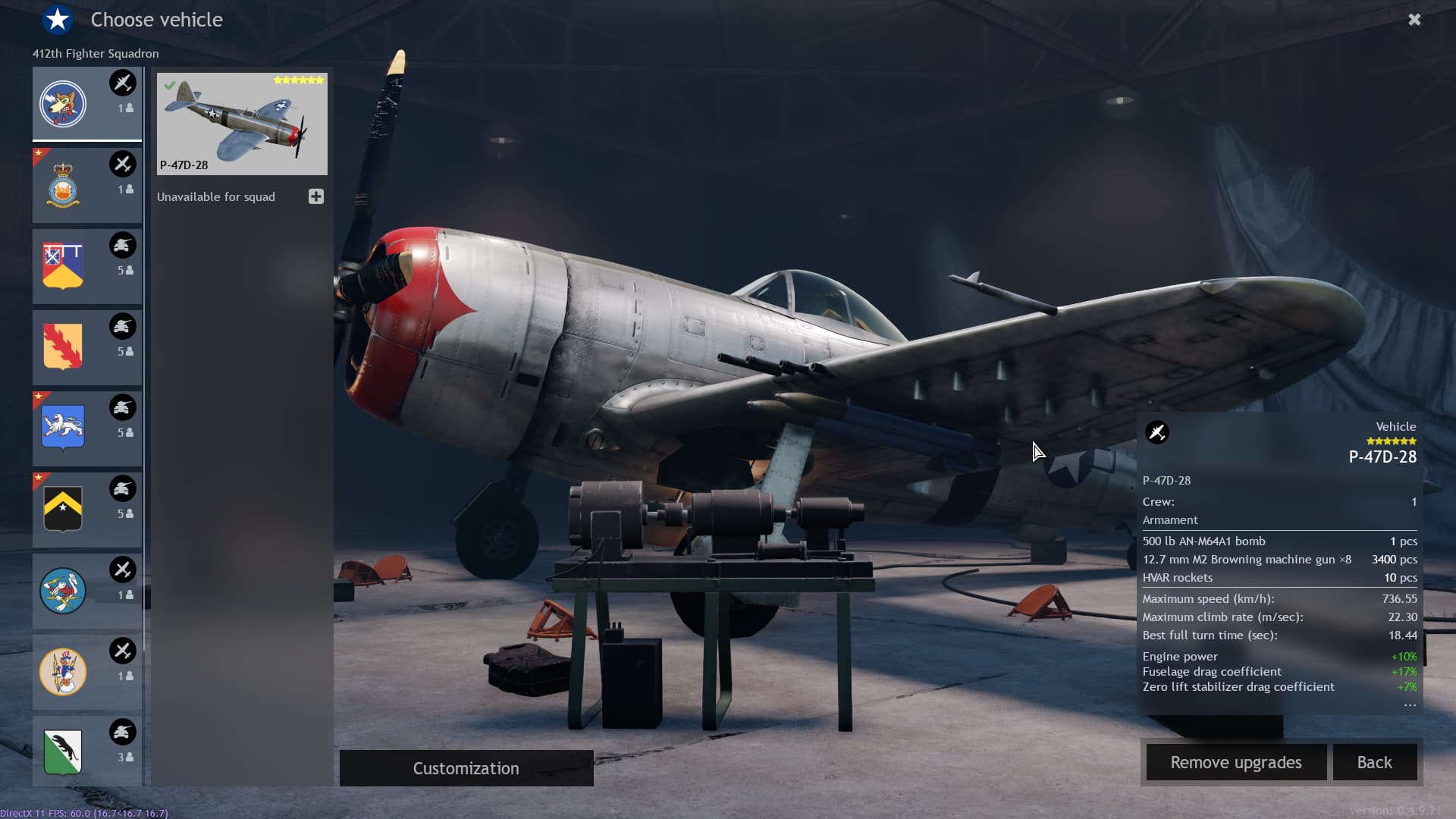Show more vehicle stats via the ellipsis

pyautogui.click(x=1410, y=706)
